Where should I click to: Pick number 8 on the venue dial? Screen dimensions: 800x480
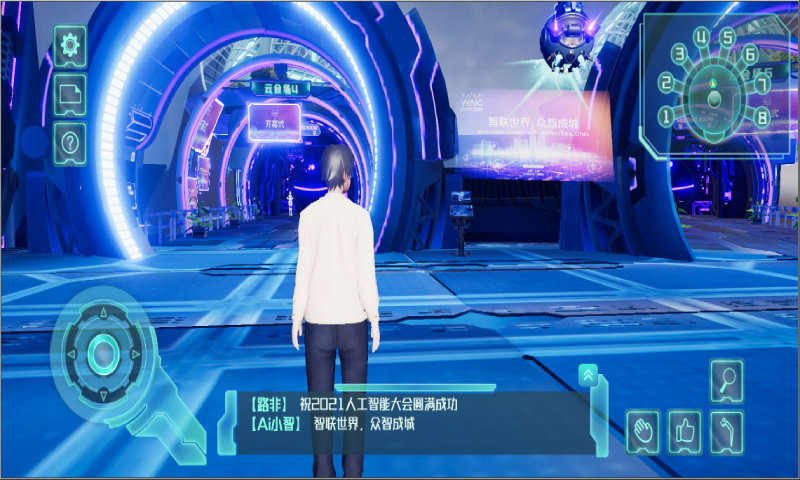tap(764, 117)
